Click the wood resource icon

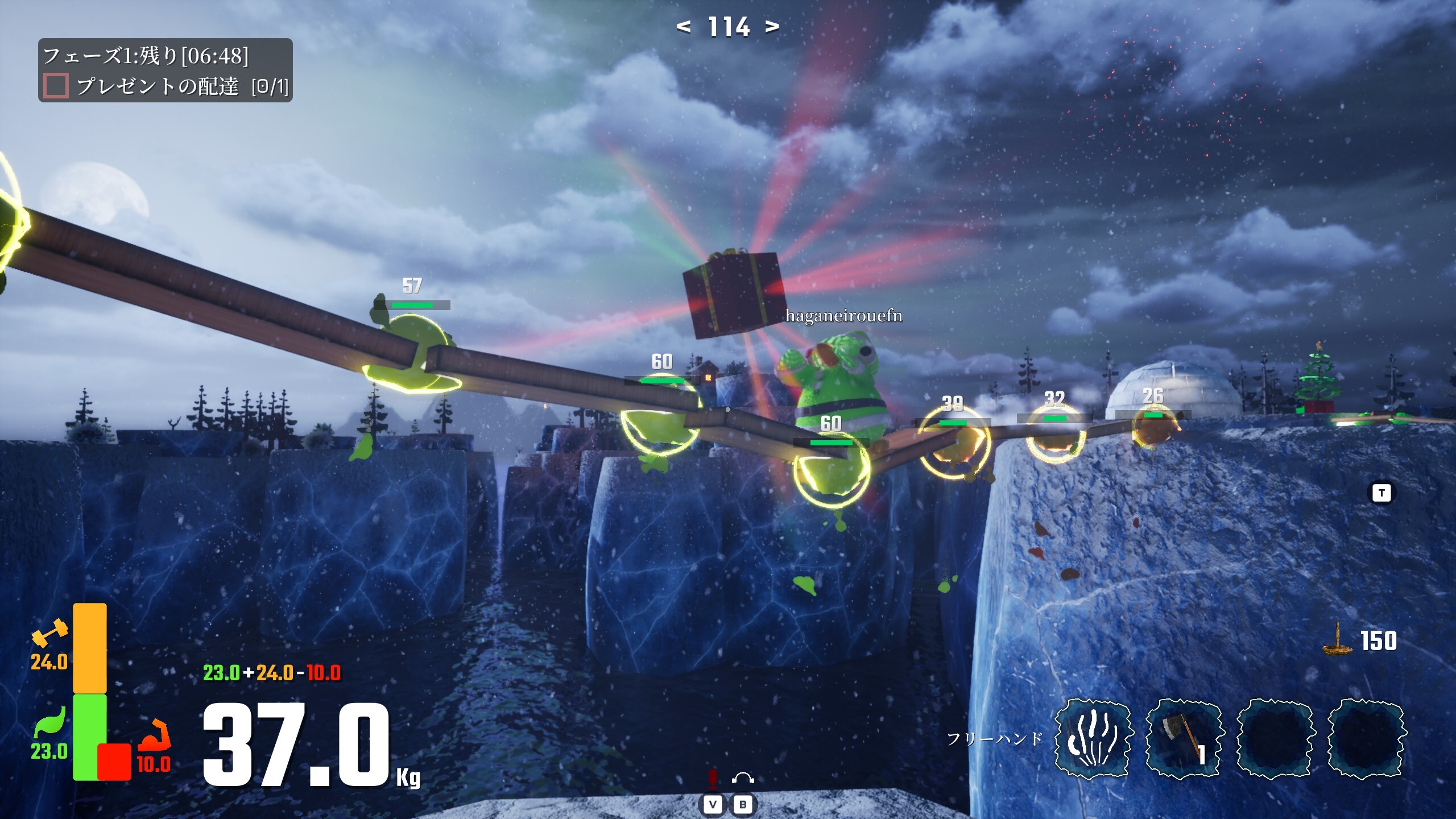pyautogui.click(x=1337, y=640)
